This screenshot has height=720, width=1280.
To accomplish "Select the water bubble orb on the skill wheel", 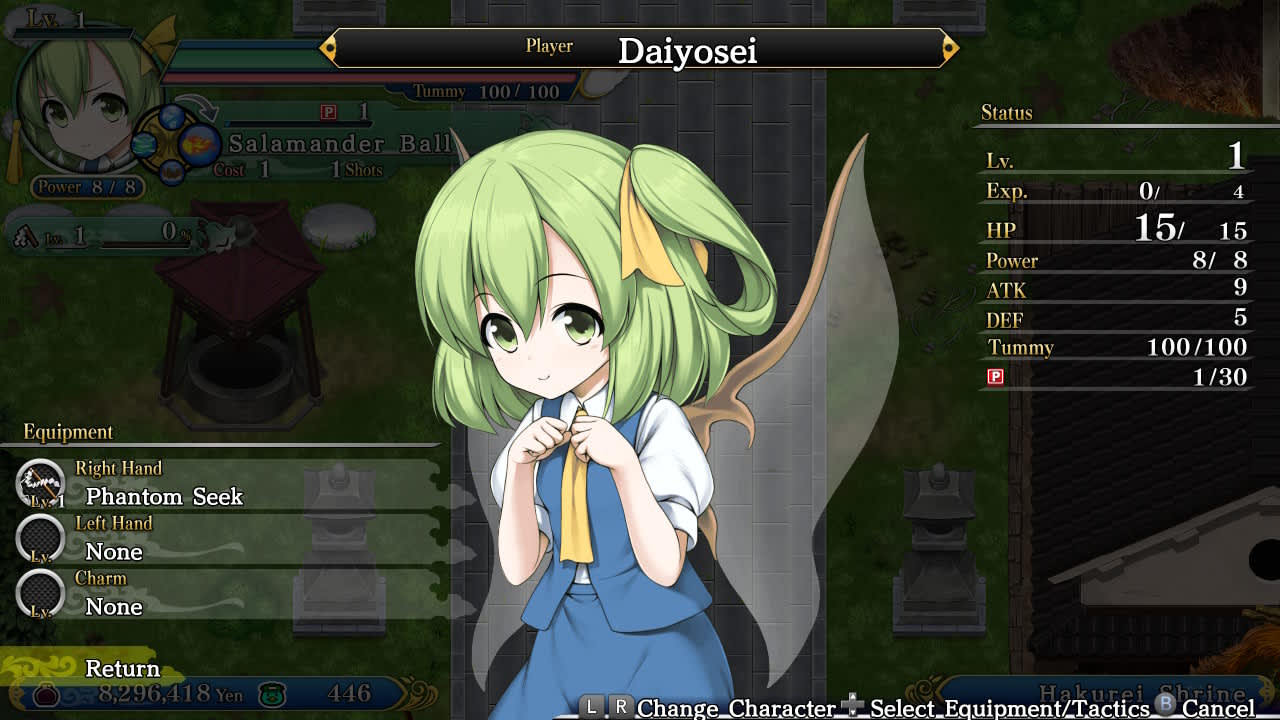I will coord(142,144).
